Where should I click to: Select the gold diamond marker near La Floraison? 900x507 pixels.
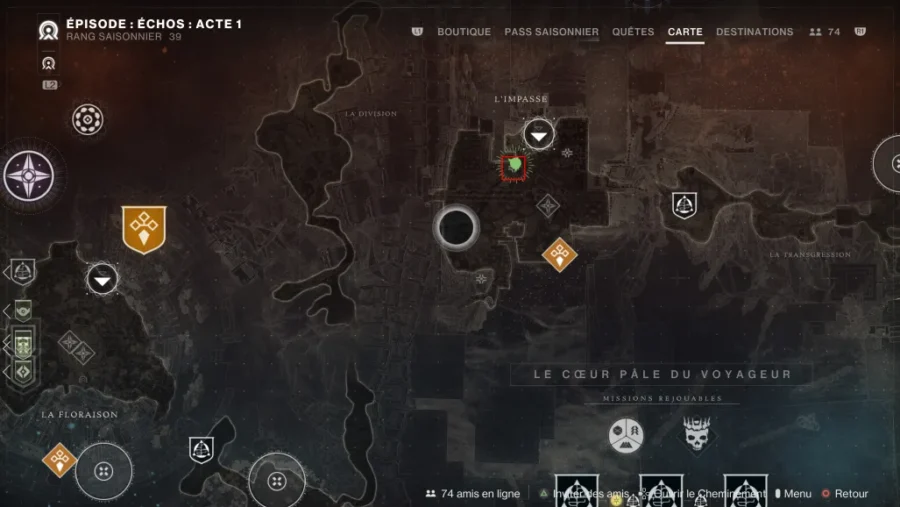tap(60, 460)
